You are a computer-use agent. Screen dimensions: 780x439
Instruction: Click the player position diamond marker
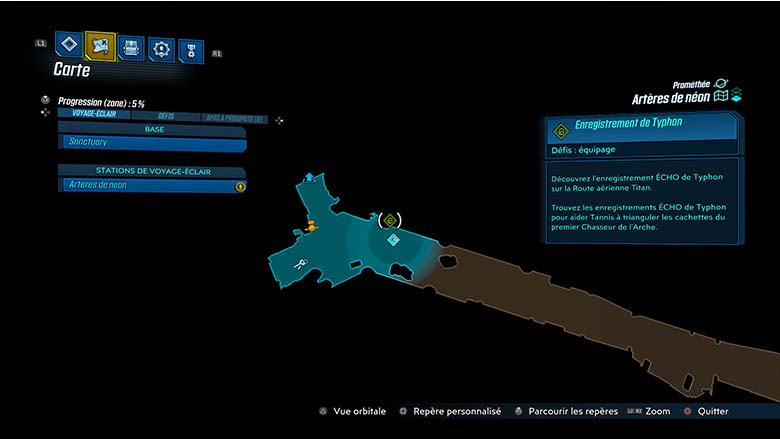click(x=393, y=241)
